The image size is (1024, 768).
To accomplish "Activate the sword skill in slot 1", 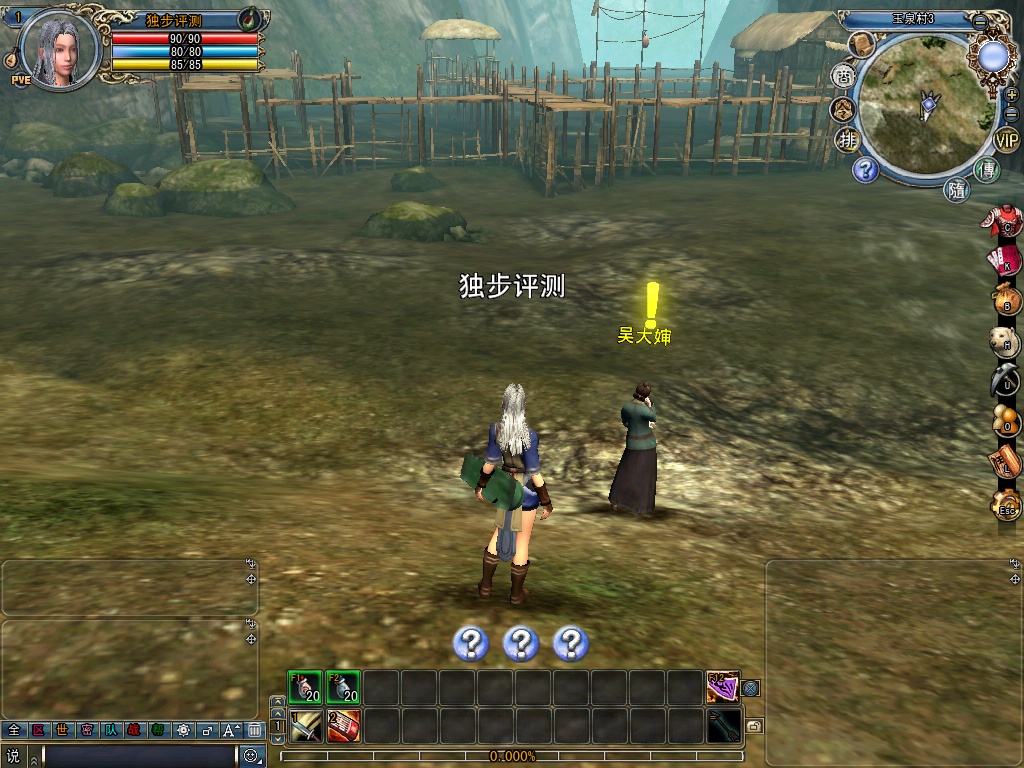I will pos(305,725).
